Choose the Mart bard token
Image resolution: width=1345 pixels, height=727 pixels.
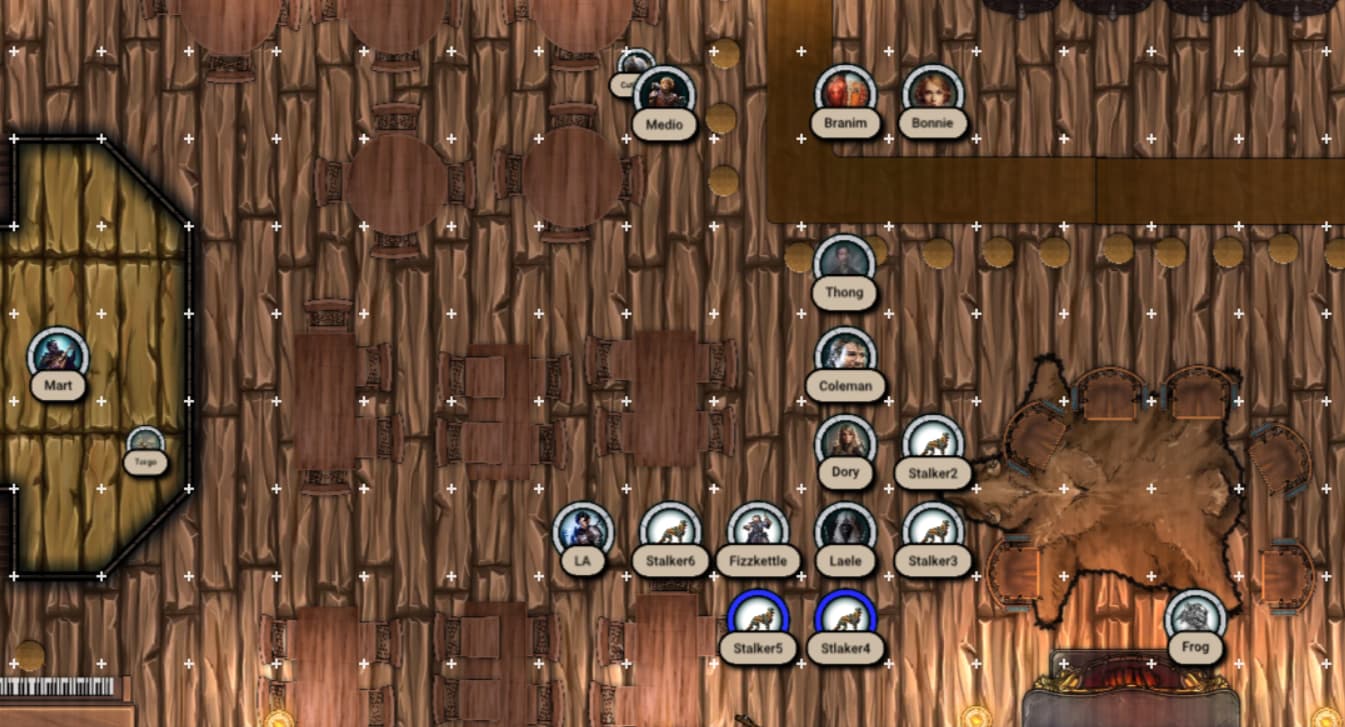coord(58,356)
